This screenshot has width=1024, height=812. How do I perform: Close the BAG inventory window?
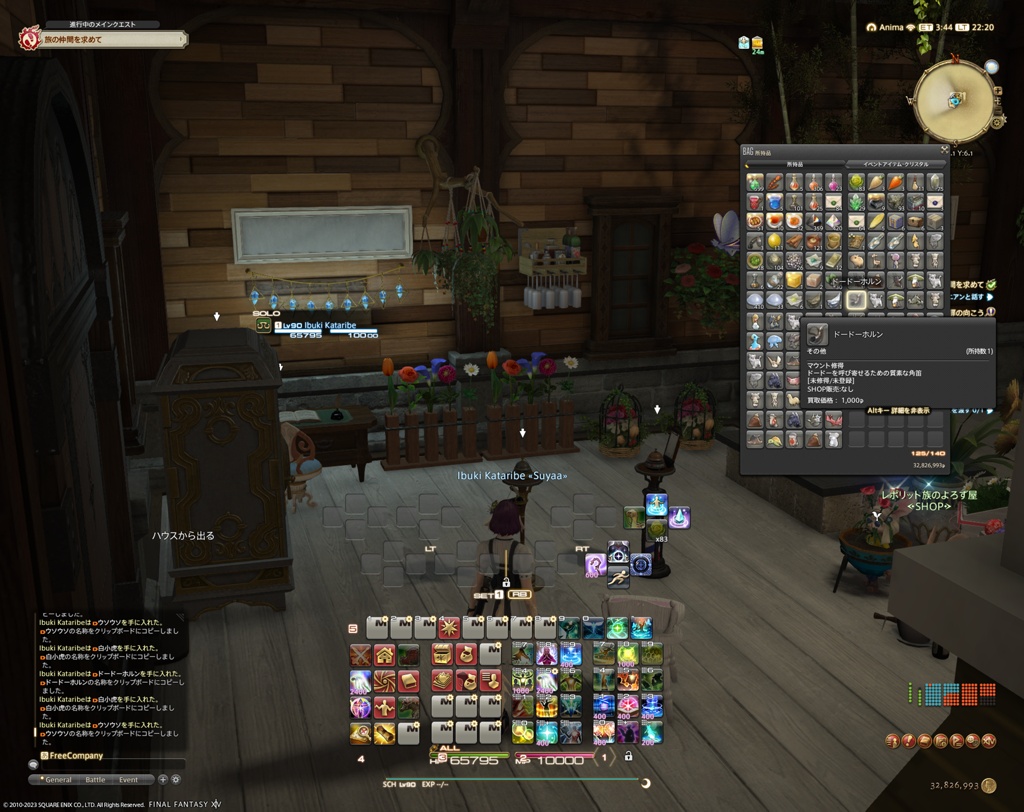coord(944,150)
